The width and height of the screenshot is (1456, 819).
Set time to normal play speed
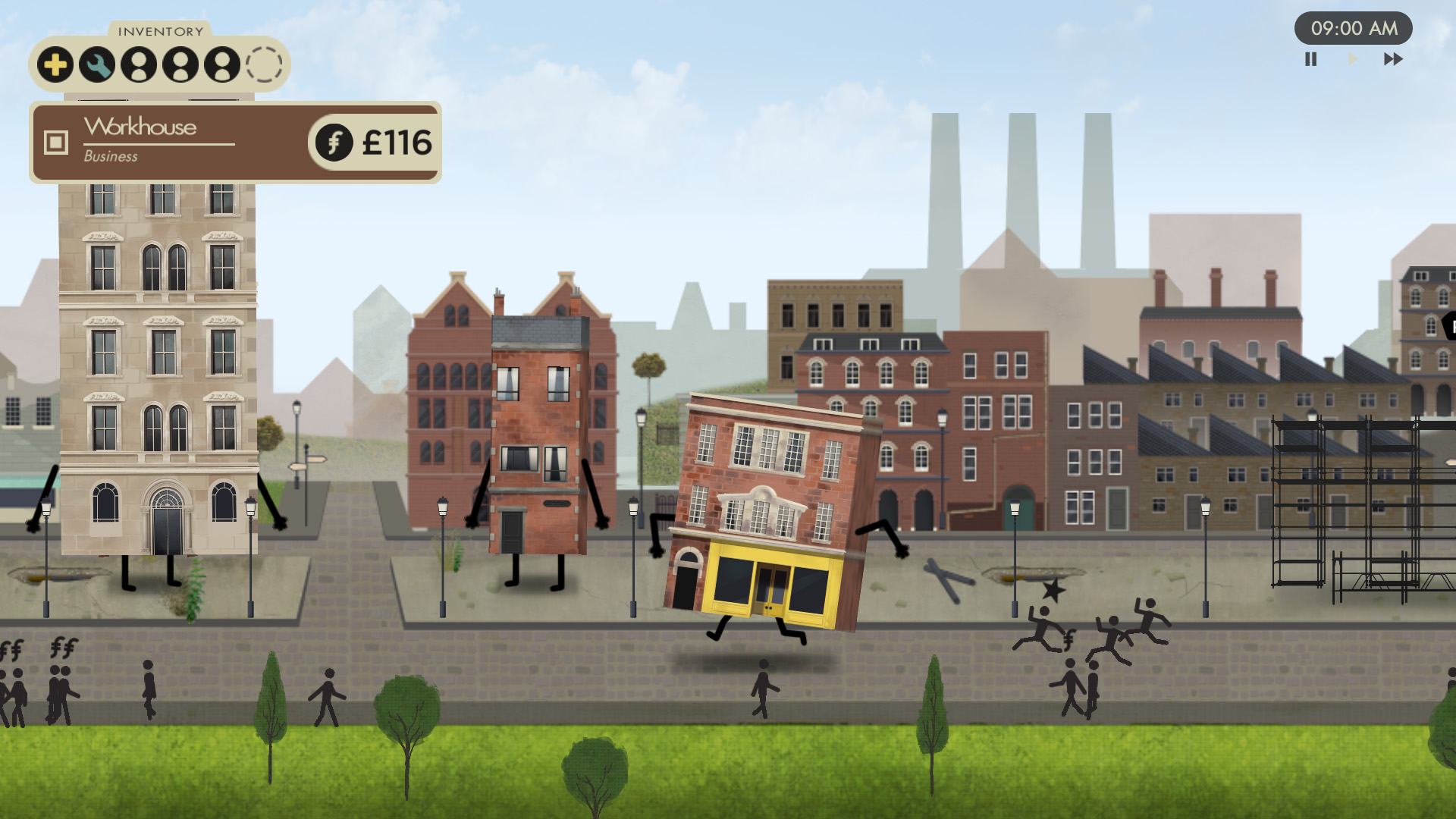(1352, 59)
